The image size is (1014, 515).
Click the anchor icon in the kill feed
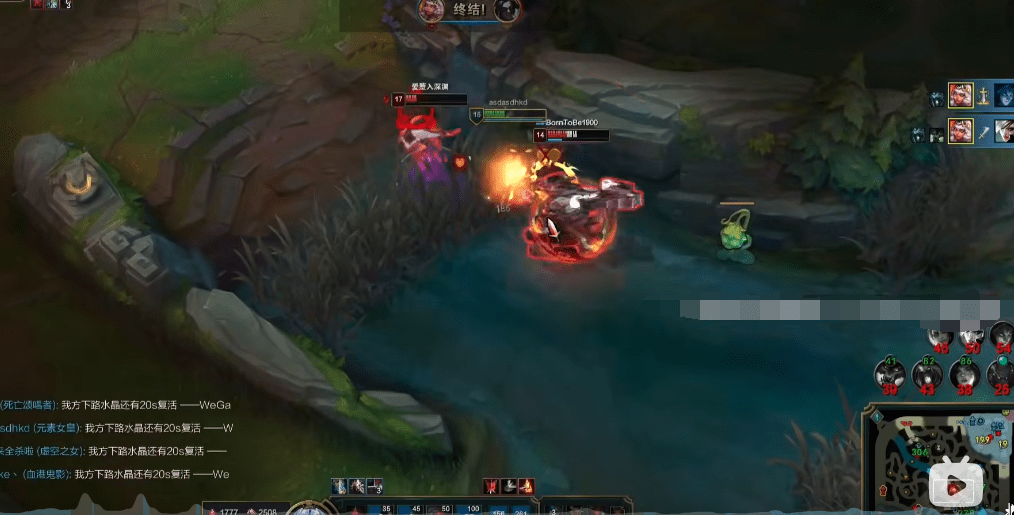(983, 96)
